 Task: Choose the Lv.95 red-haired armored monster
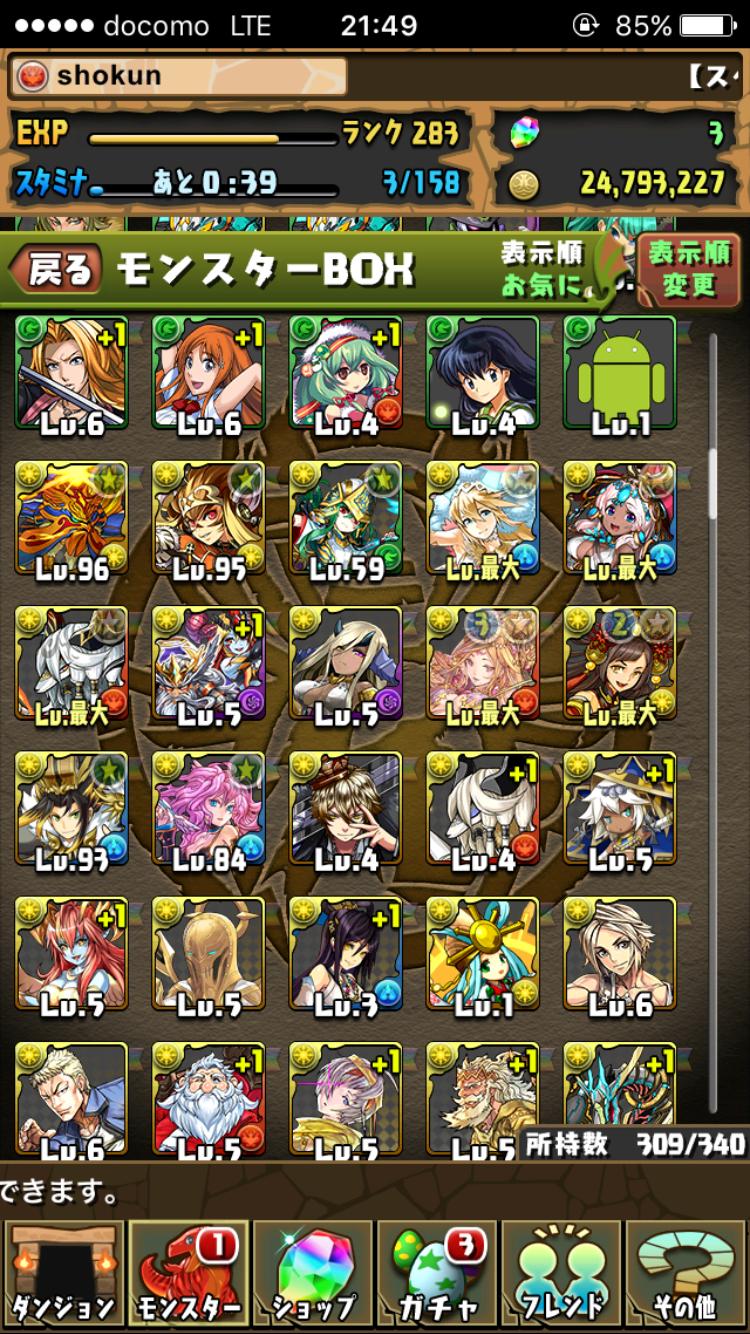[208, 519]
